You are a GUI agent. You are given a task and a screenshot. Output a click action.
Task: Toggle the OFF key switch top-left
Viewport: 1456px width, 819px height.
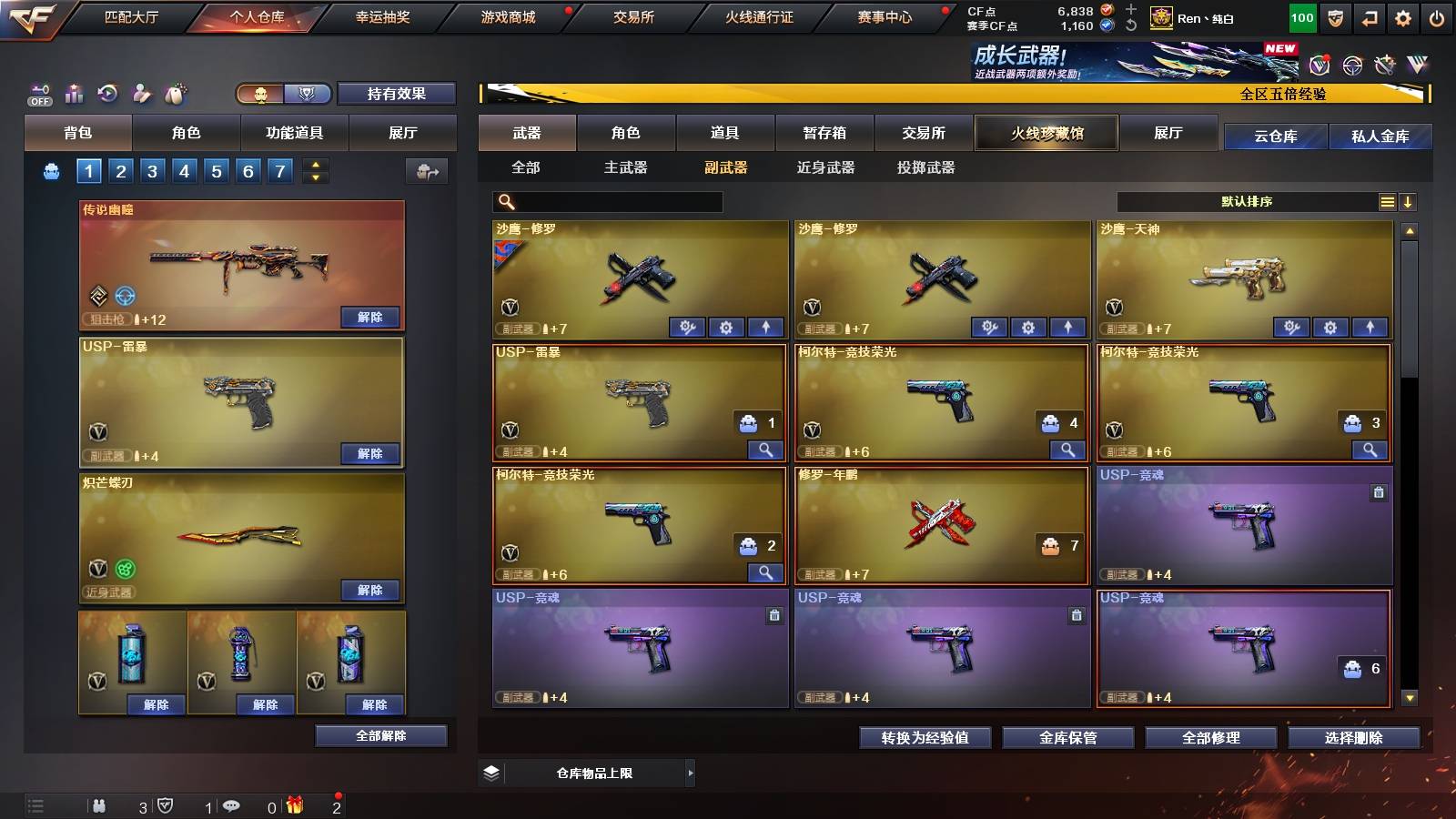(x=38, y=93)
